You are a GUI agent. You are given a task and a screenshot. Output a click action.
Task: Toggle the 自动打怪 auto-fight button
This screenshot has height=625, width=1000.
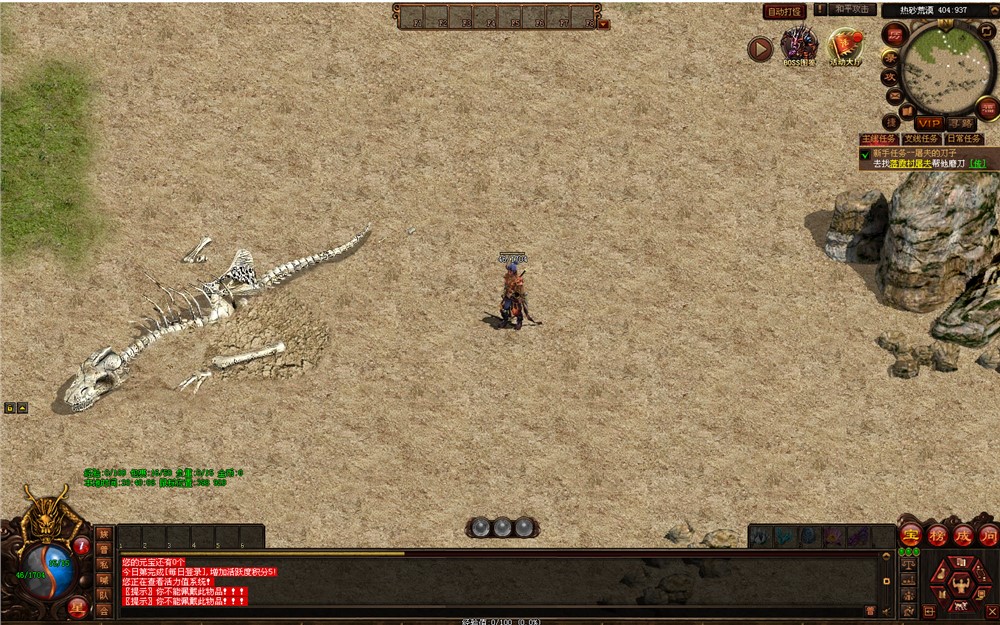[x=784, y=11]
